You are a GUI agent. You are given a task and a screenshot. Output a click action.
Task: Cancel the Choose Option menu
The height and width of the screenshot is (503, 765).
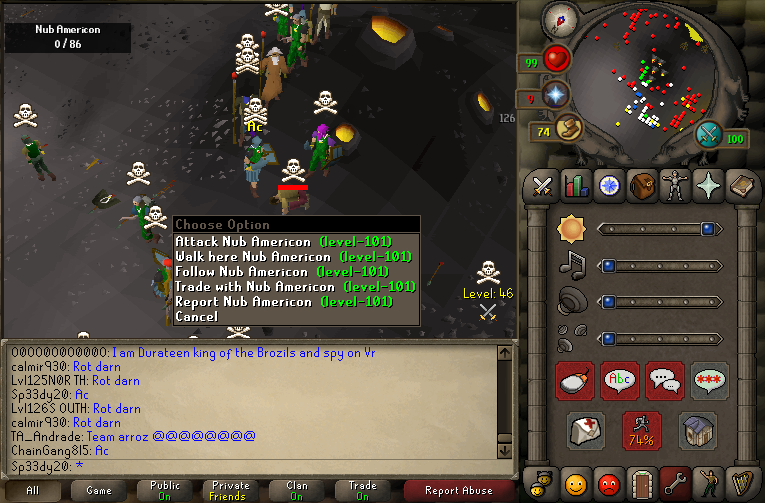[196, 316]
